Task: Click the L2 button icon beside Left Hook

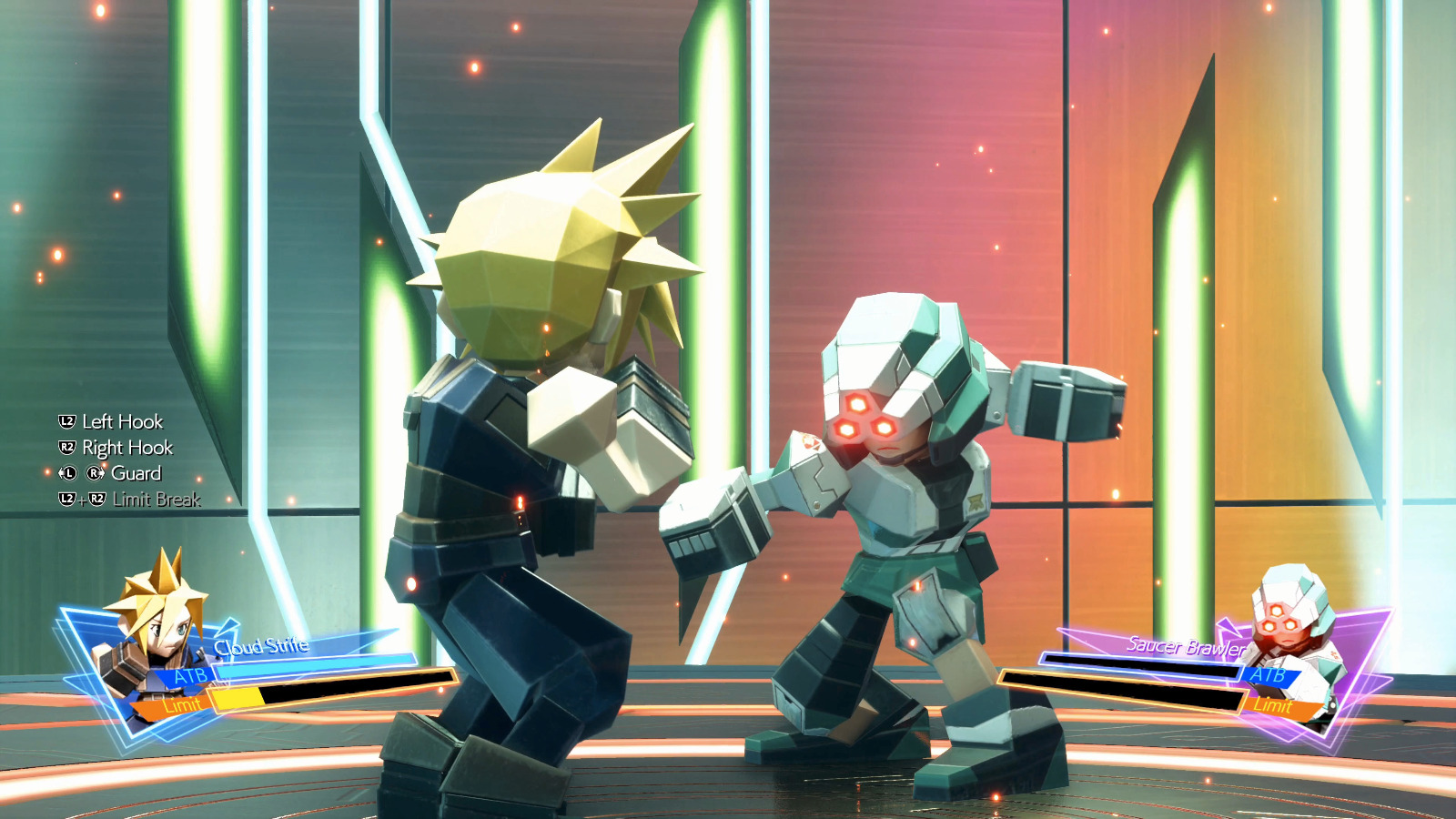Action: pos(66,421)
